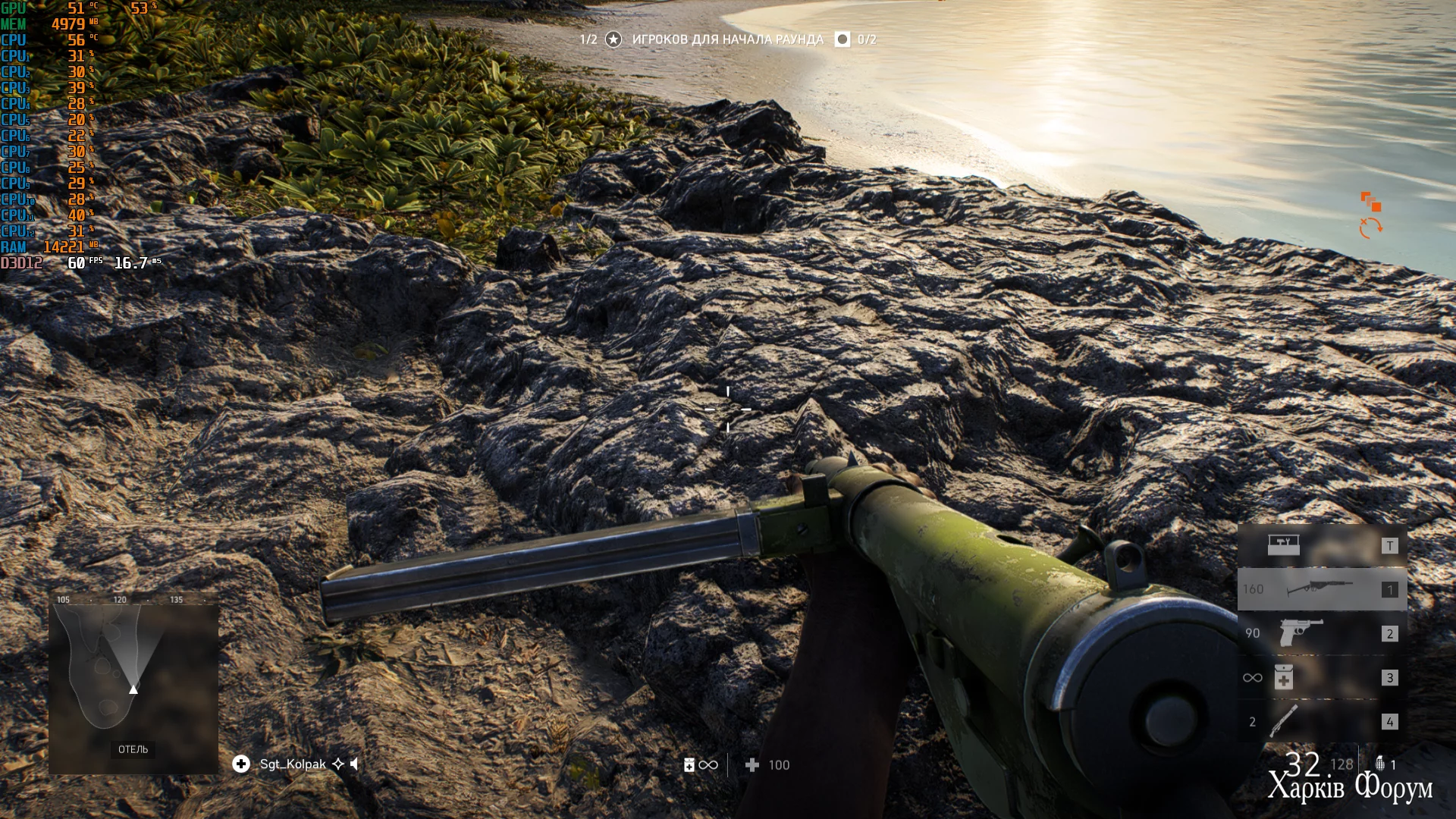
Task: Click the orange stacked-squares network warning icon
Action: (1370, 202)
